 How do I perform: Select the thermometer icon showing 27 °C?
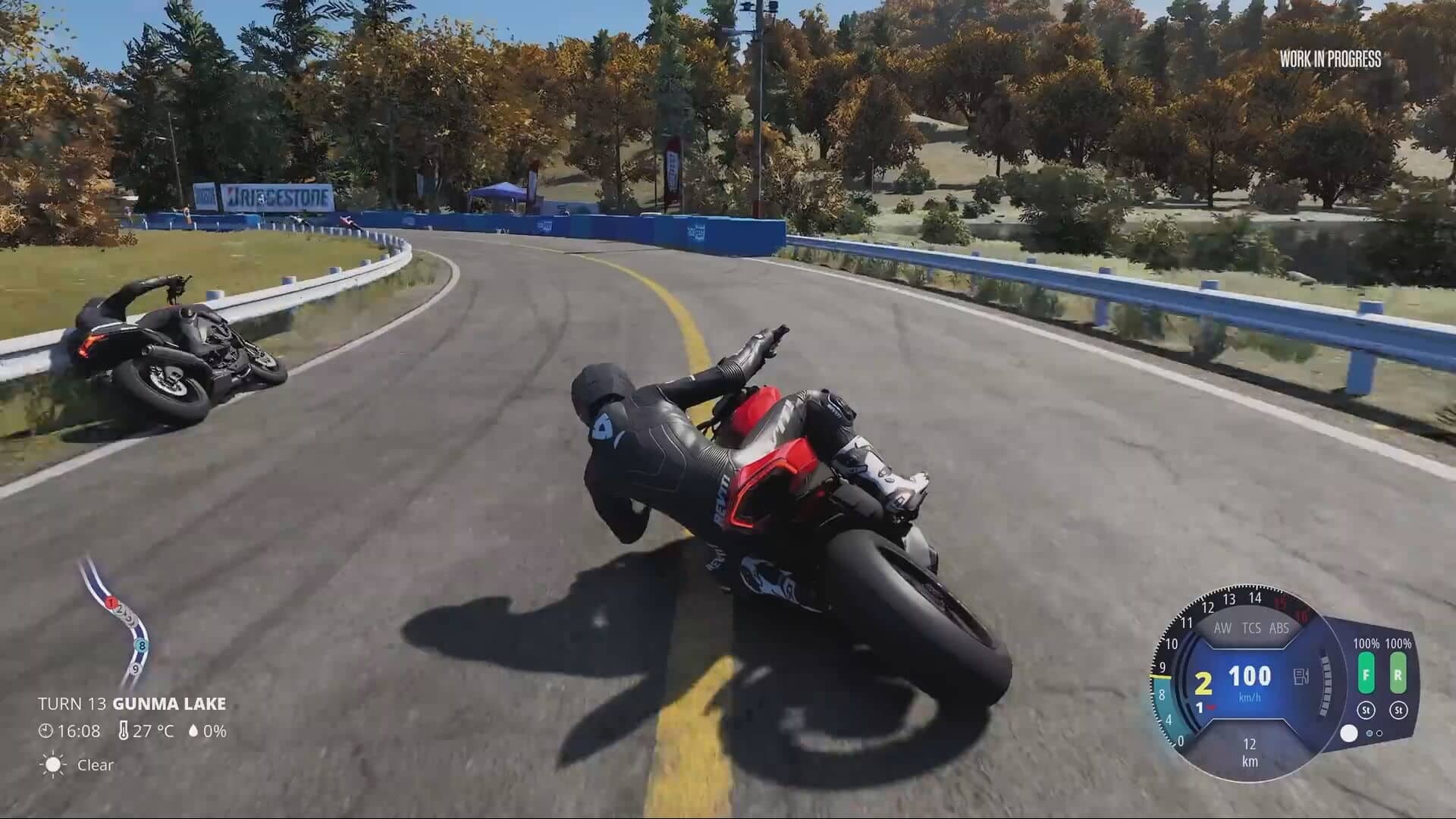point(124,730)
